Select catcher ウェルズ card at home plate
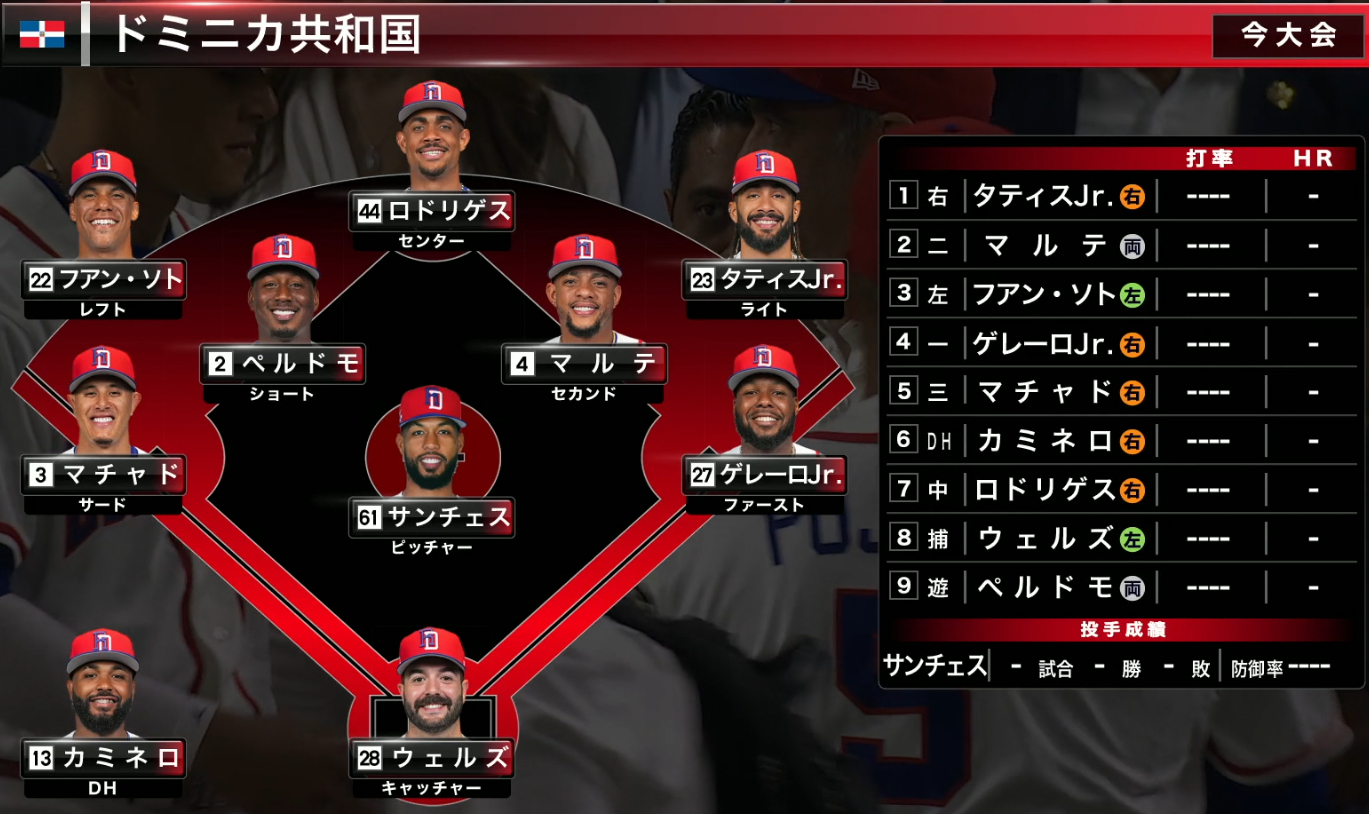Screen dimensions: 1369x814 click(432, 758)
